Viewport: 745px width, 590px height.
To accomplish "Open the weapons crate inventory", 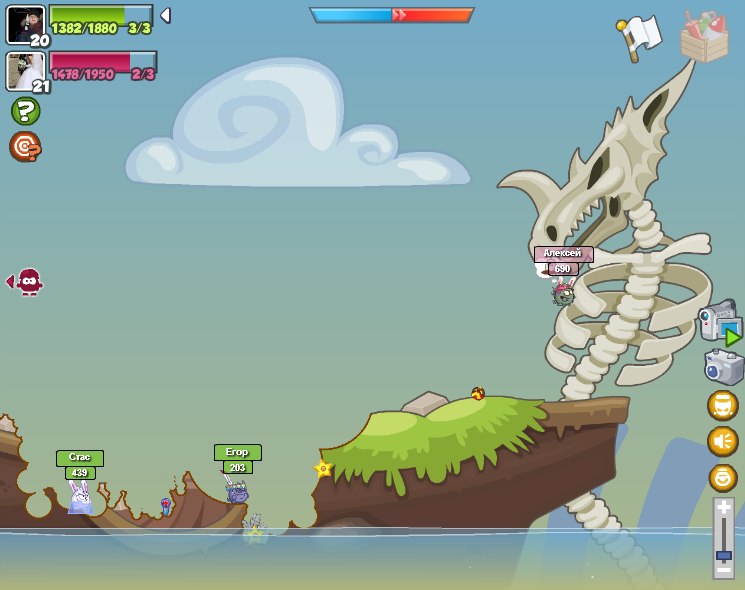I will click(x=704, y=37).
